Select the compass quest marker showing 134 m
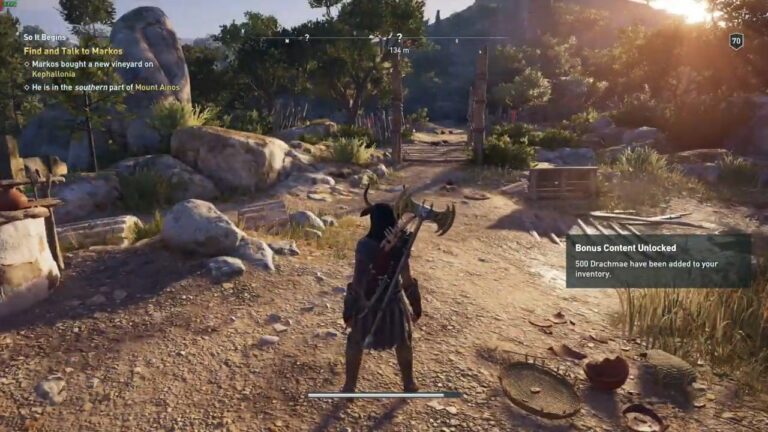The height and width of the screenshot is (432, 768). point(399,40)
